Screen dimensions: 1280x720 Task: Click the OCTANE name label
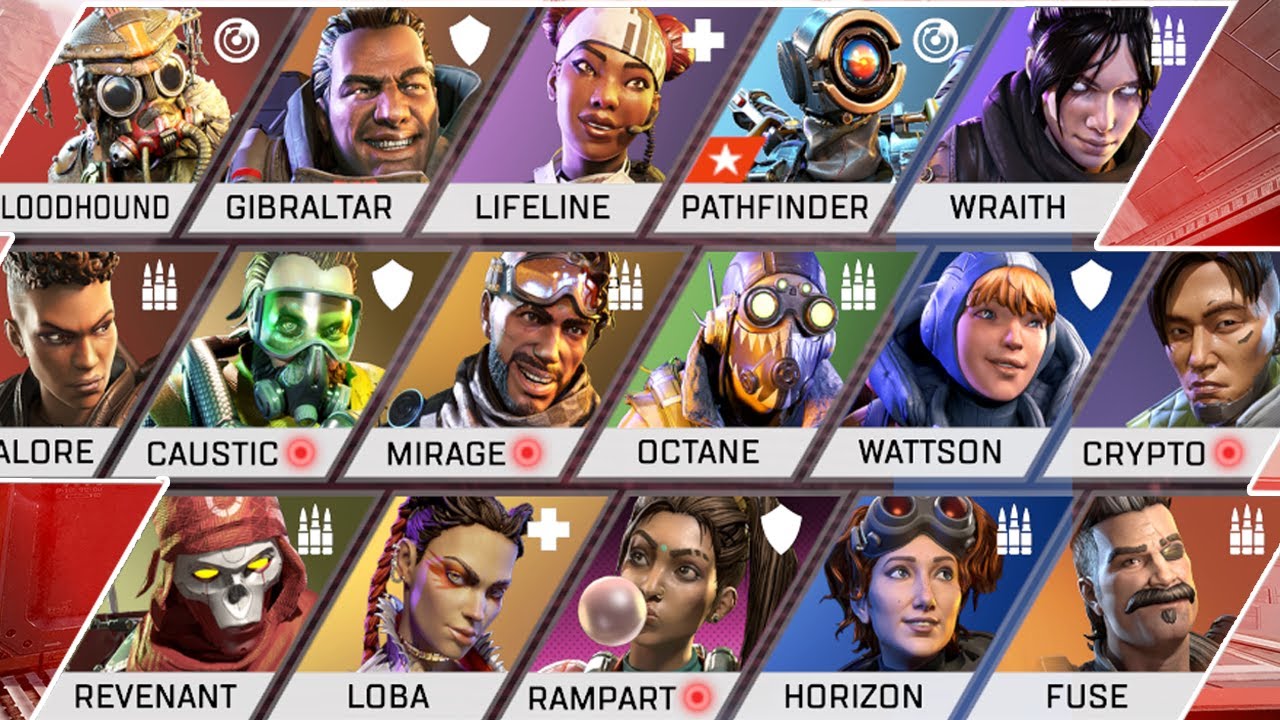pyautogui.click(x=698, y=452)
